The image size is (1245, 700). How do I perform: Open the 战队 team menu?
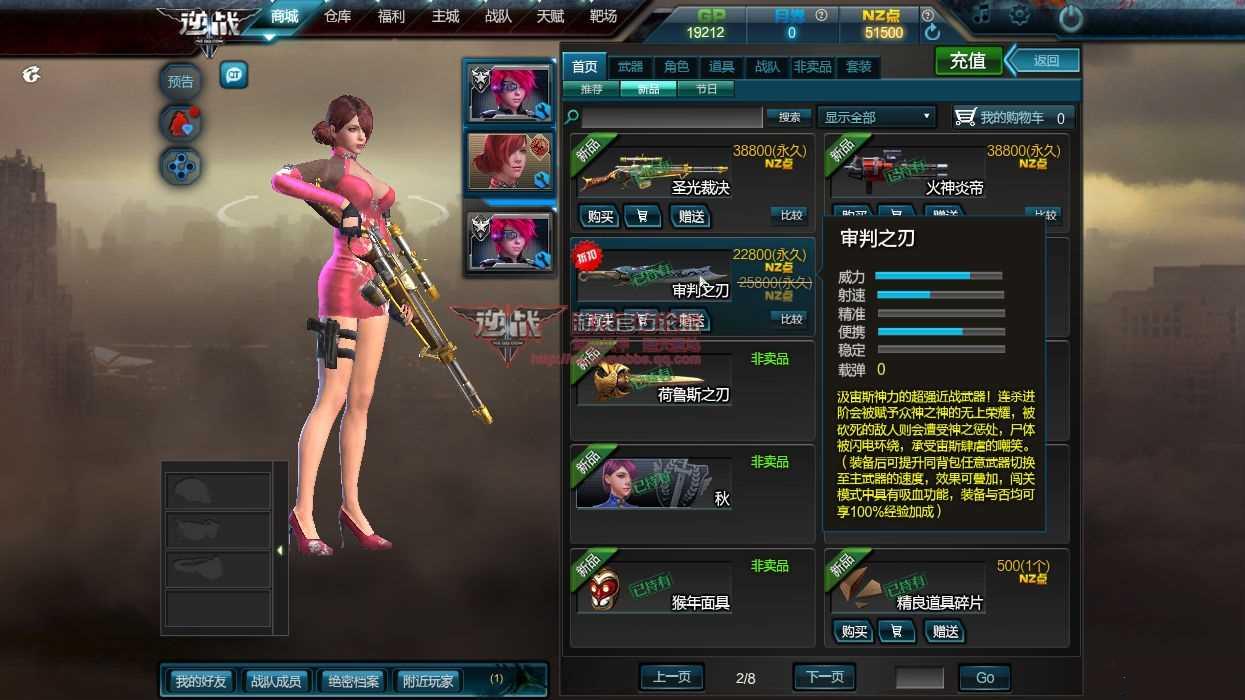pyautogui.click(x=498, y=16)
